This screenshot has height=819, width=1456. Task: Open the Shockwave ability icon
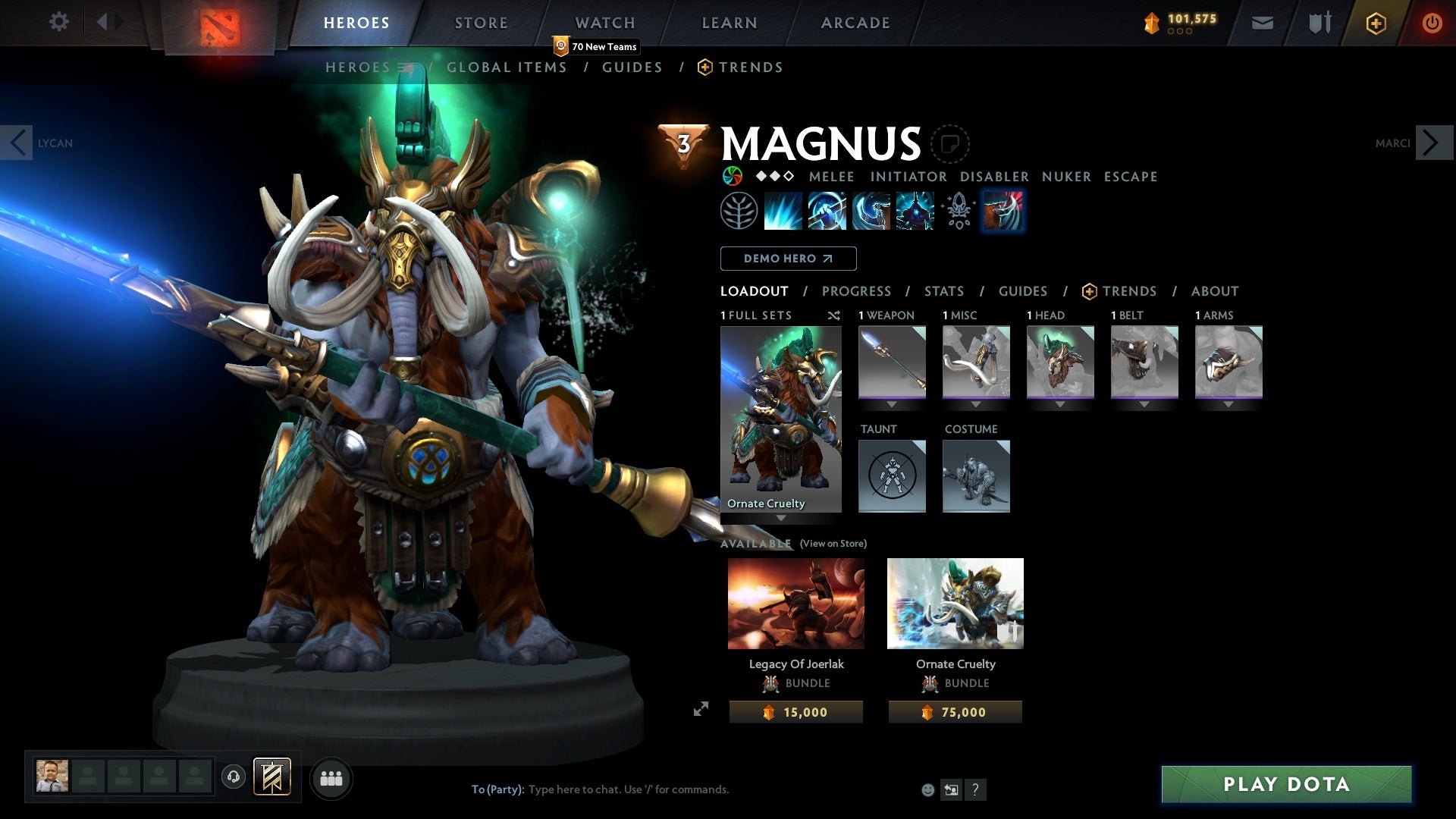pyautogui.click(x=783, y=211)
